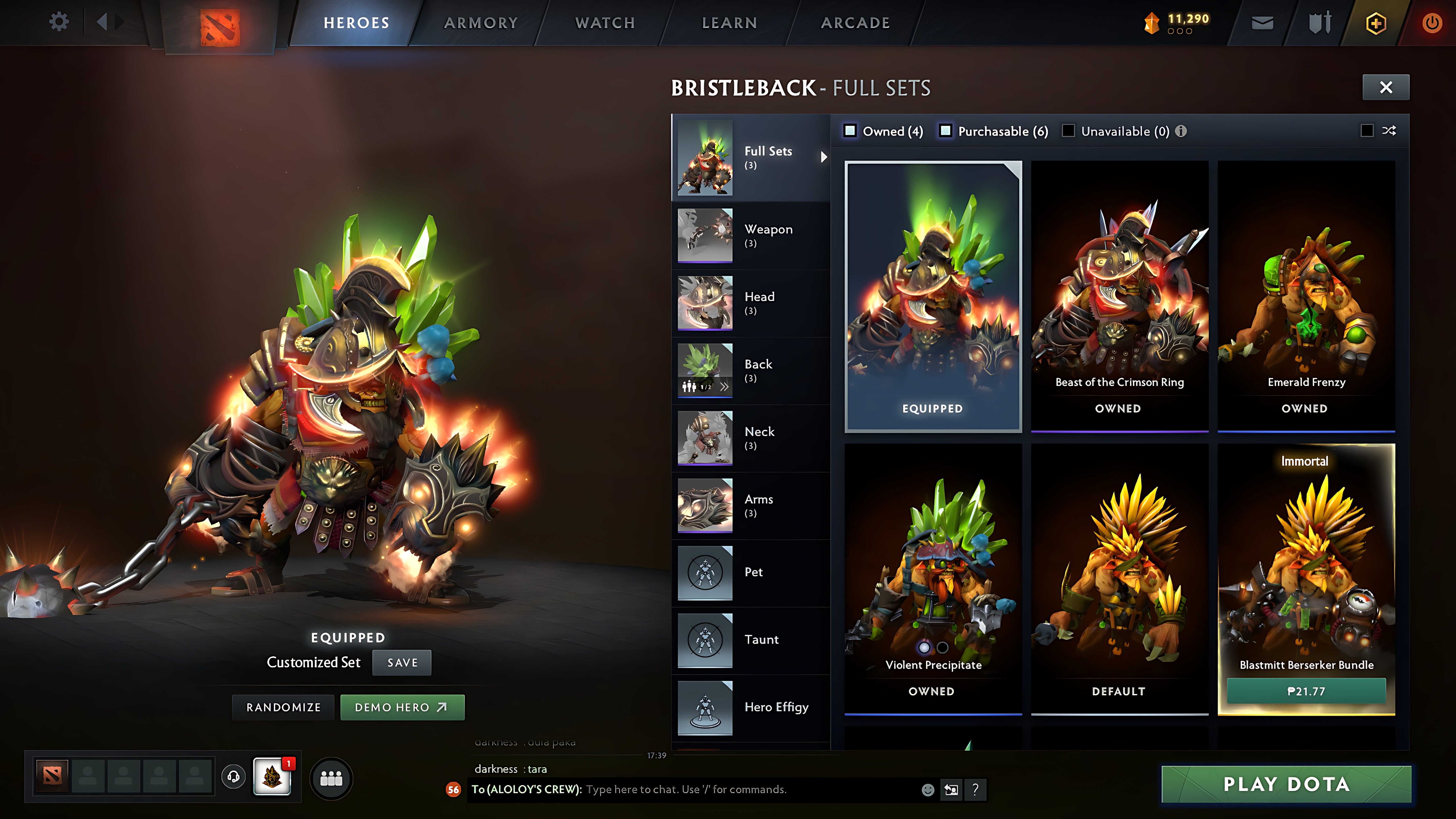Toggle the Purchasable filter checkbox
Image resolution: width=1456 pixels, height=819 pixels.
946,131
